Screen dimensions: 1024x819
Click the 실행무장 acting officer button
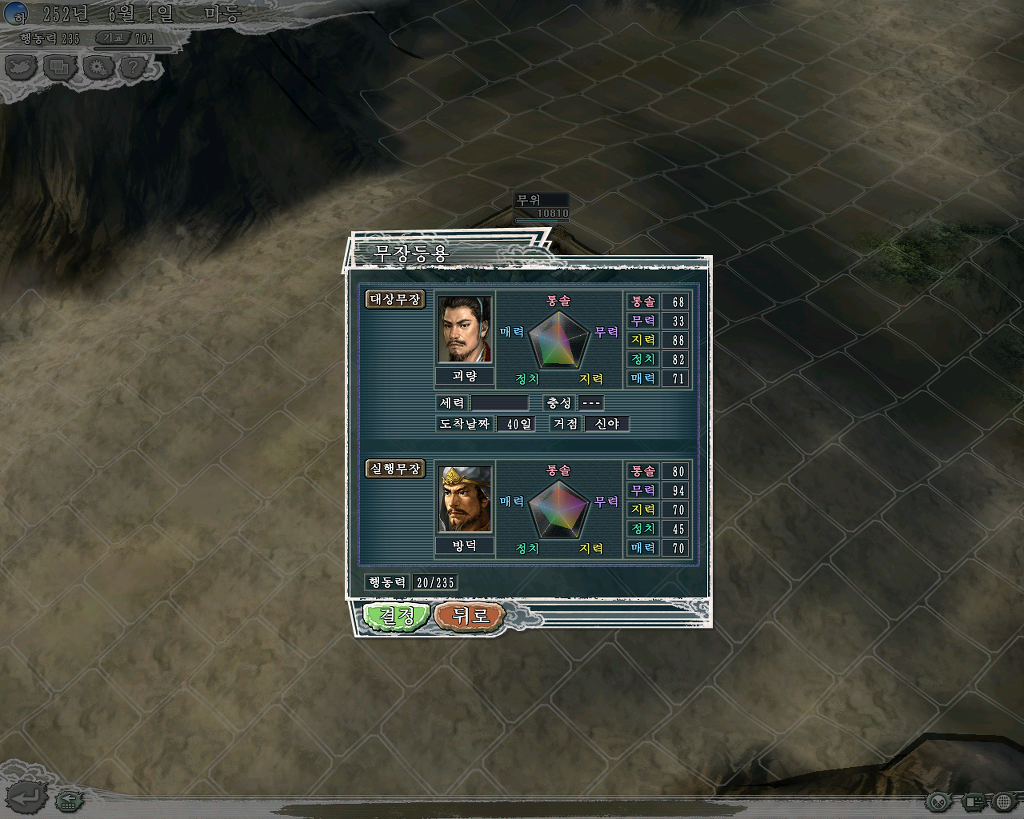[397, 469]
